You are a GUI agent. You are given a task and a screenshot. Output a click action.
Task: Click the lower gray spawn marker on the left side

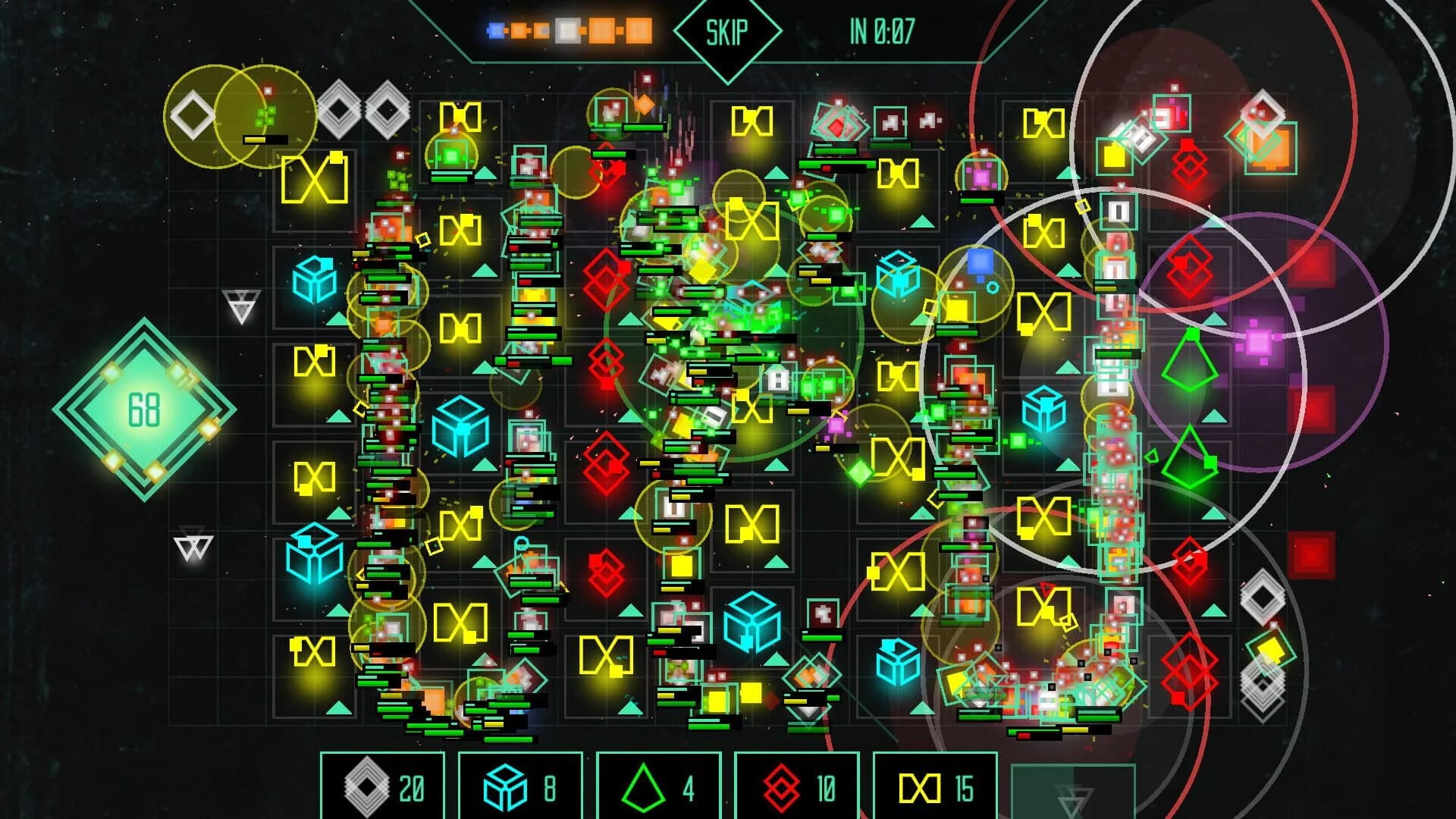coord(193,546)
